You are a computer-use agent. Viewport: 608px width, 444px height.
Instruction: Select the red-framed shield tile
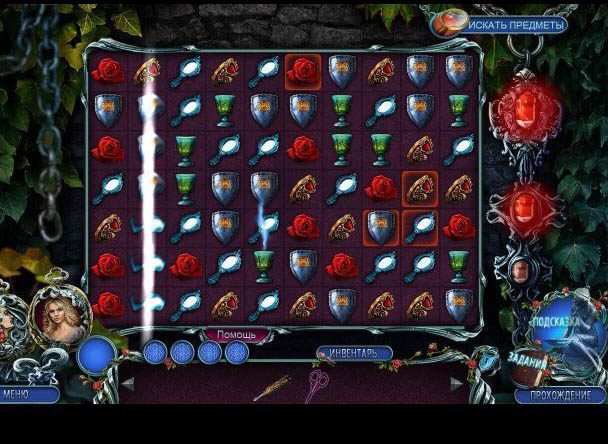tap(380, 226)
